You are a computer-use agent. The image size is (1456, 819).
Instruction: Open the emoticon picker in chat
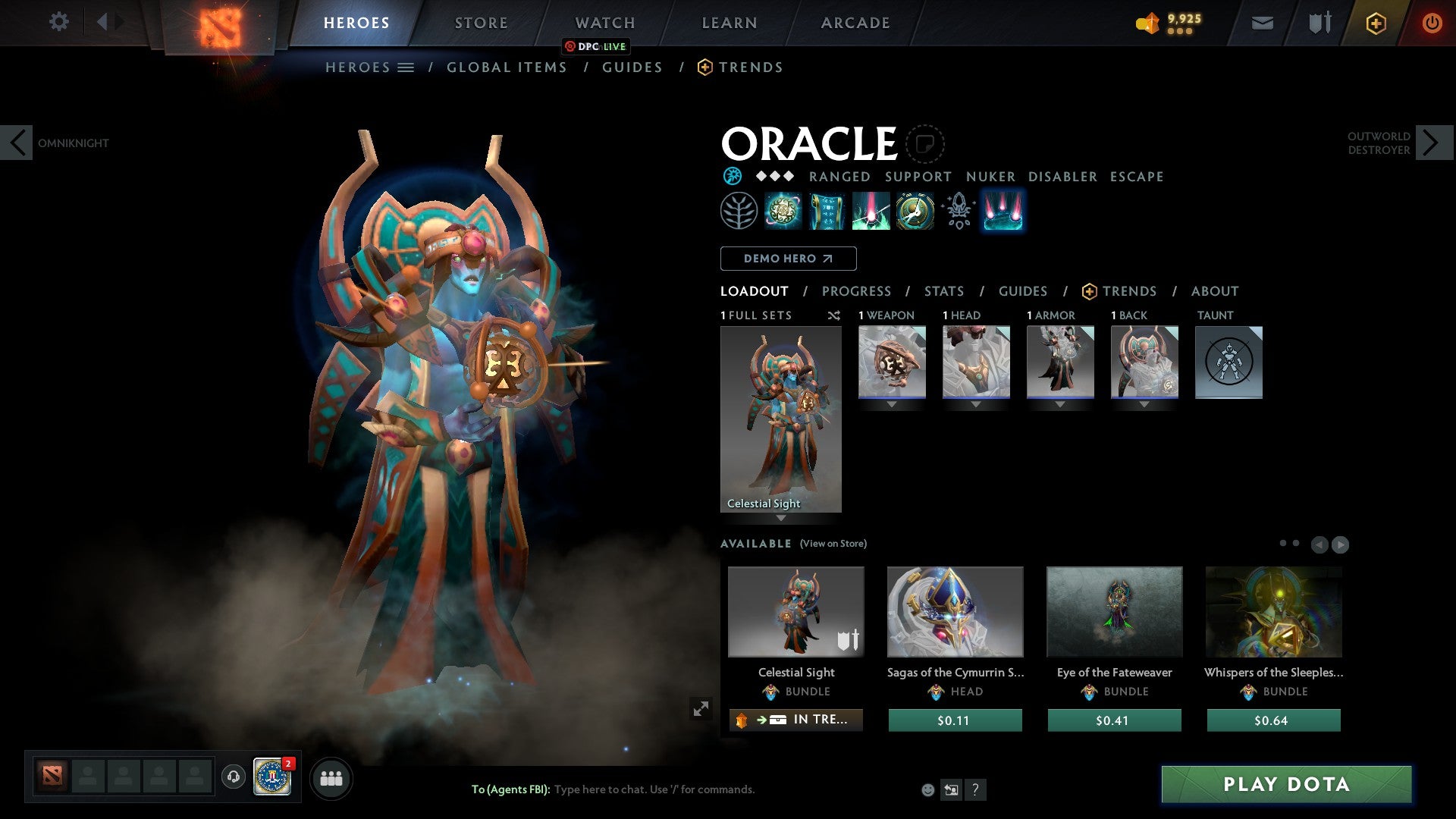[x=927, y=789]
